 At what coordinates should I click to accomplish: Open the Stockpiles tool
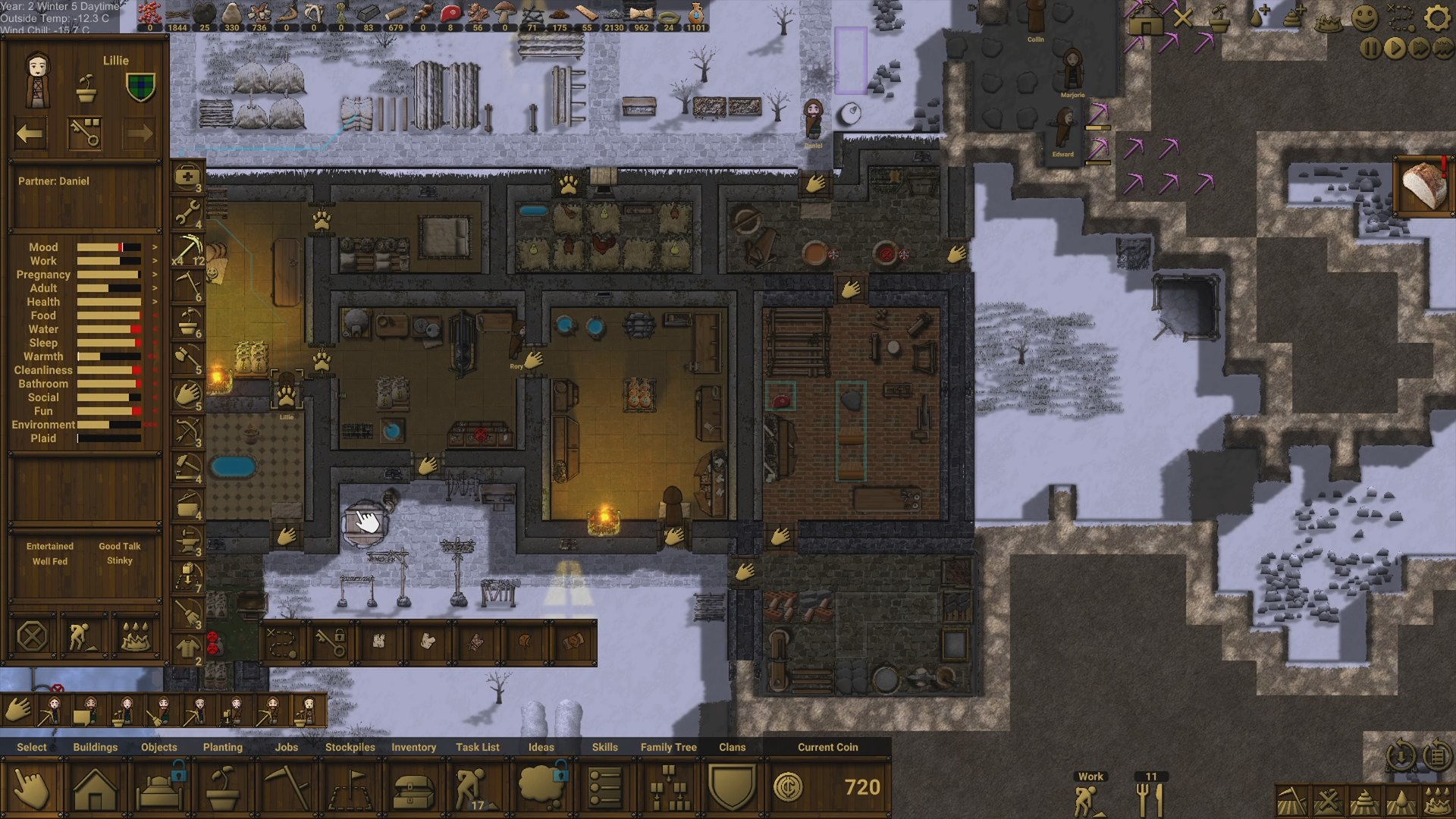[x=350, y=788]
